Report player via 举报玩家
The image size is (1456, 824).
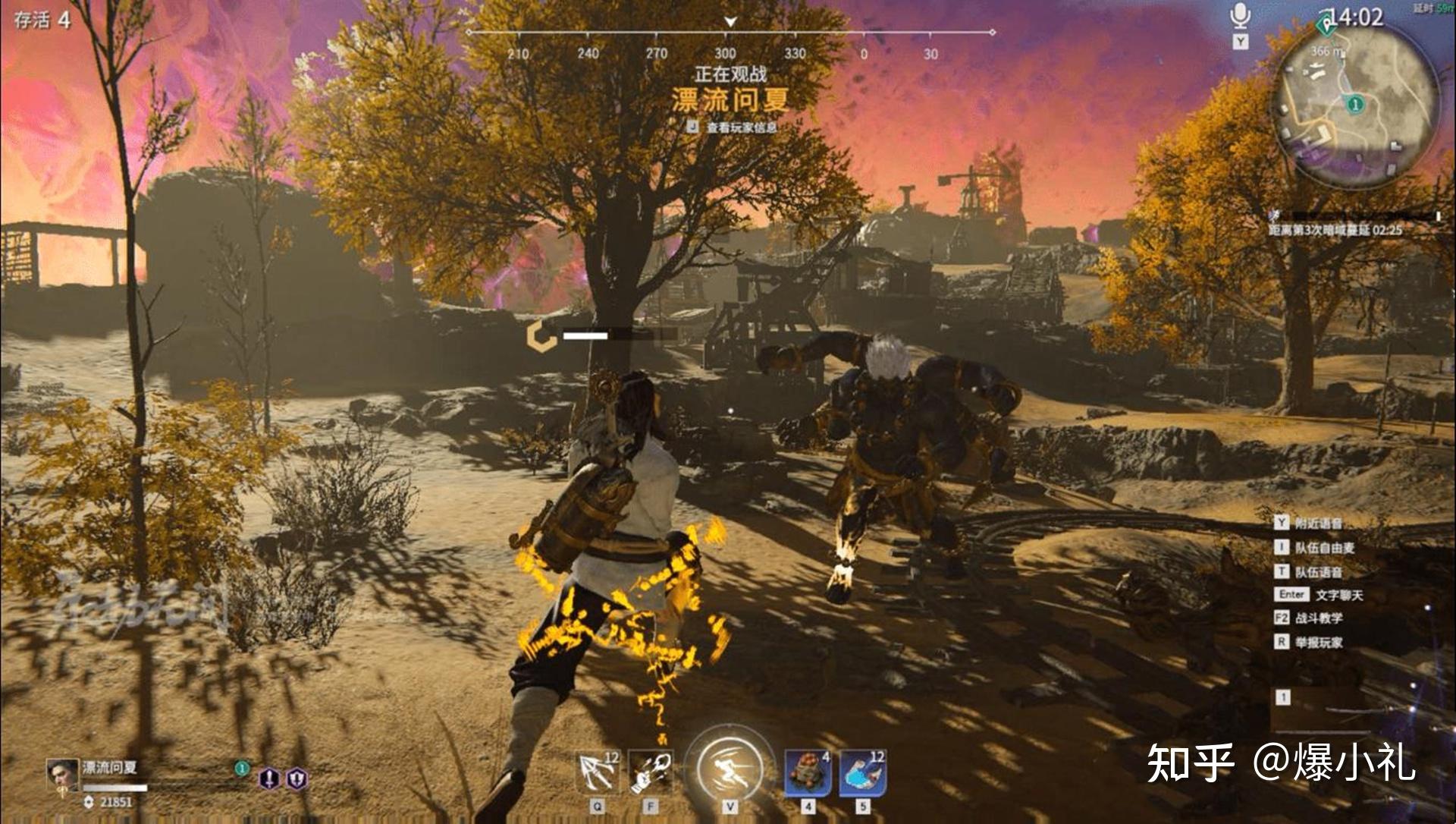pos(1318,642)
